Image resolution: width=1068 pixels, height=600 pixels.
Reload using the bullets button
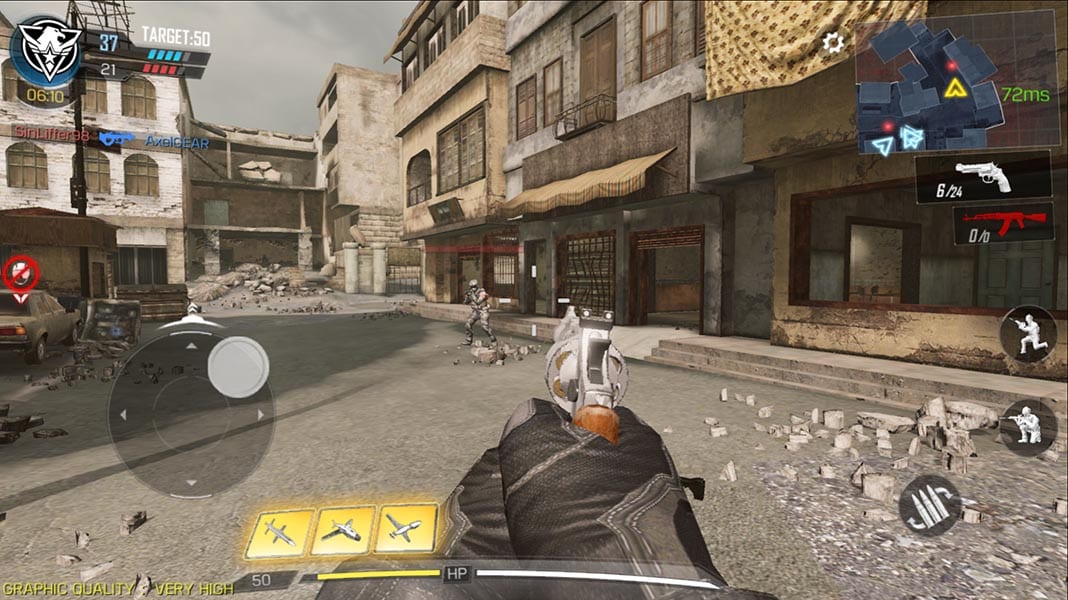click(x=930, y=505)
